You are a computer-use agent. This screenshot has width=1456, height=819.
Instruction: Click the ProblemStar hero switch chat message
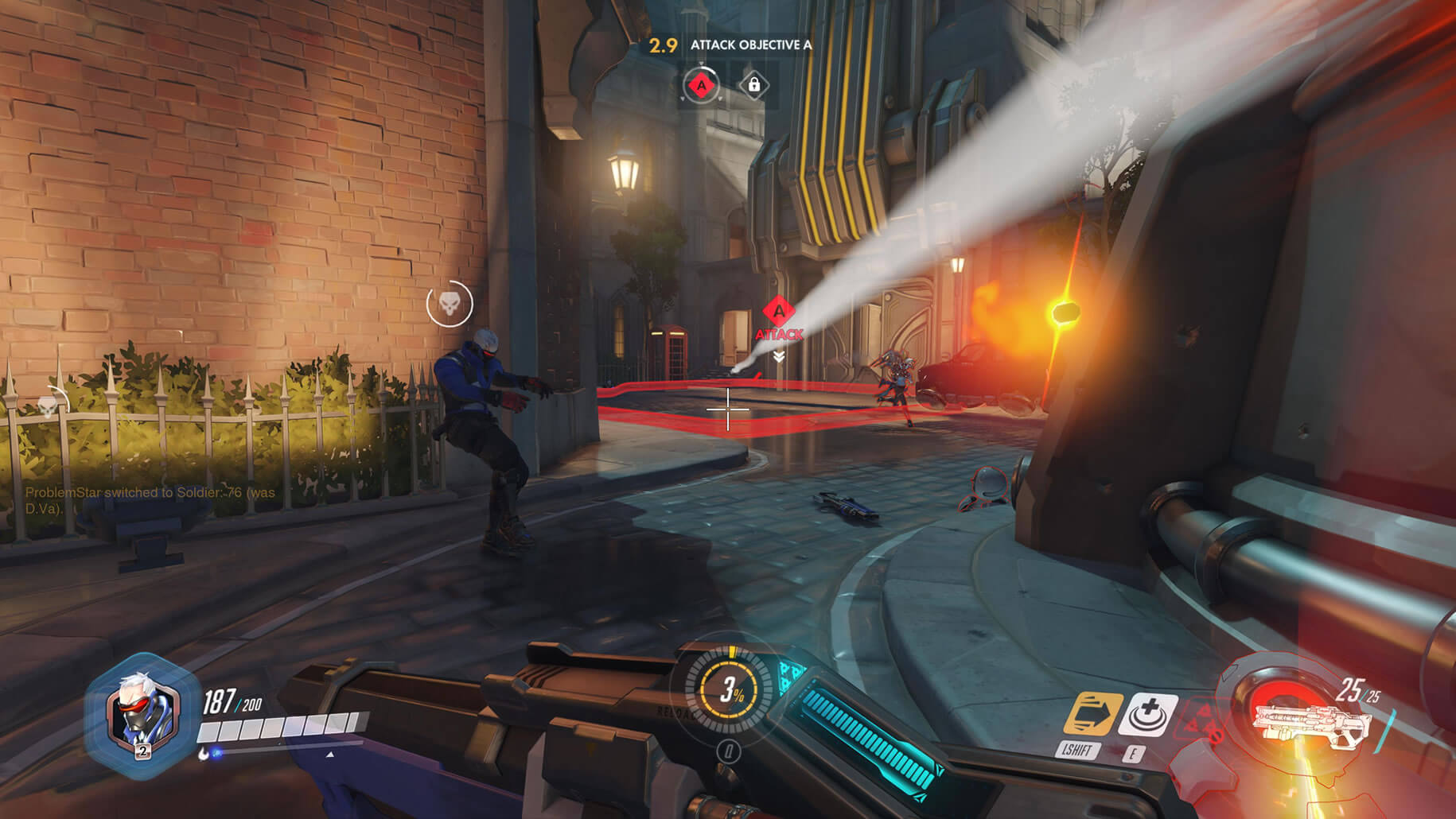(150, 499)
